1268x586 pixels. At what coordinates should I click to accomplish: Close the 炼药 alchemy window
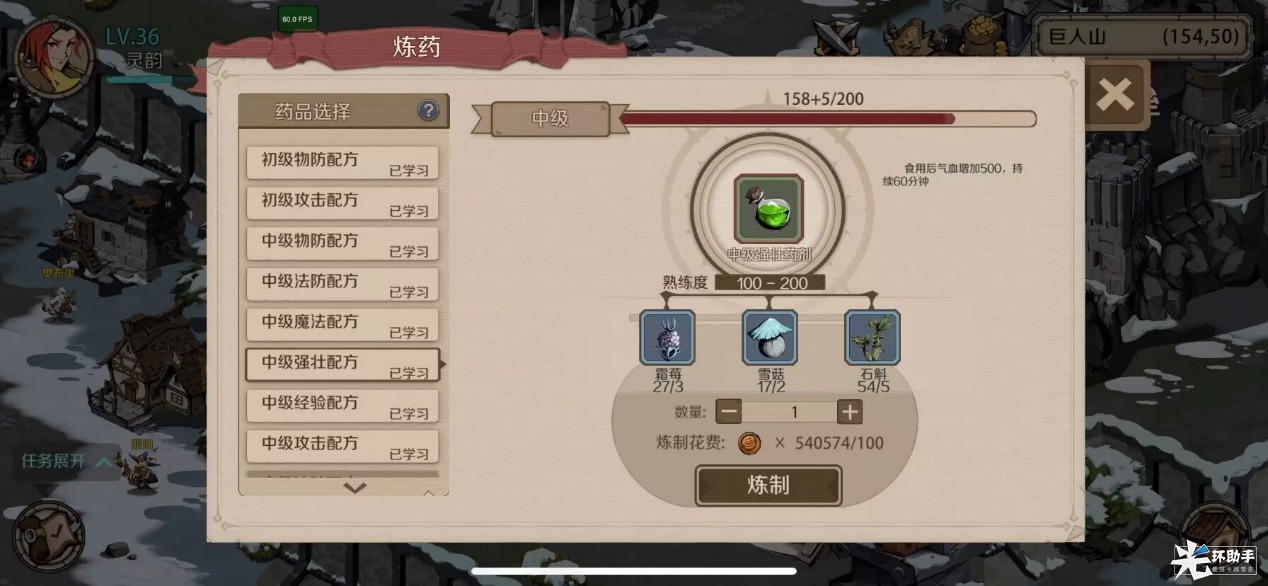(x=1114, y=95)
